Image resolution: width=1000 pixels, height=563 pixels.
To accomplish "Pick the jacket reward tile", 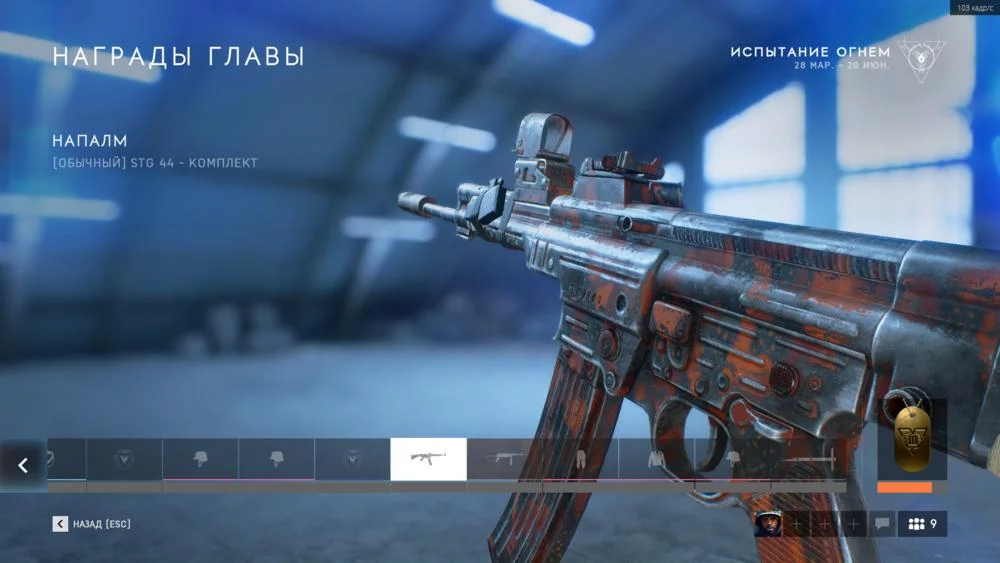I will pos(656,459).
